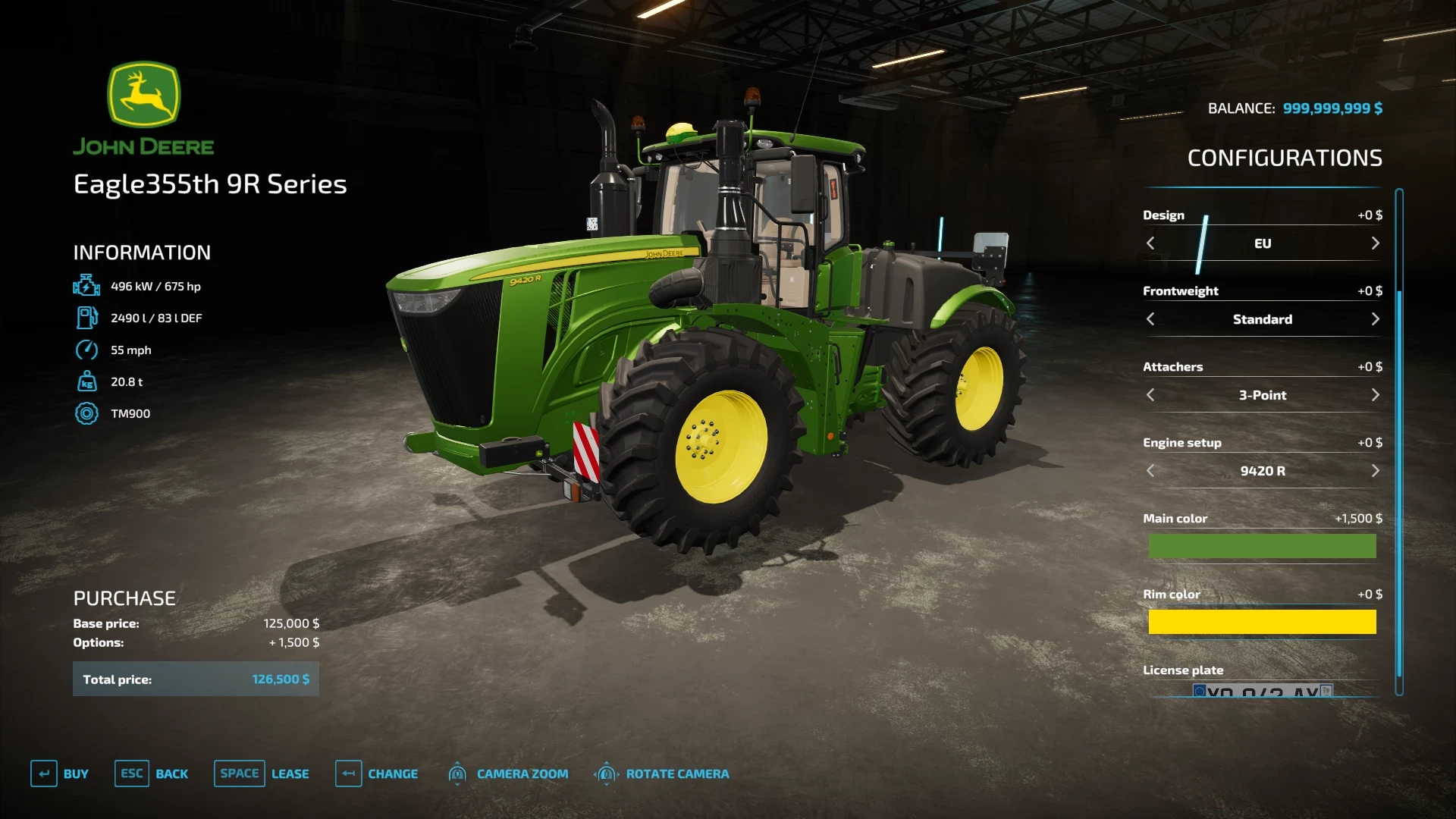Edit the License plate field
Viewport: 1456px width, 819px height.
[1262, 692]
